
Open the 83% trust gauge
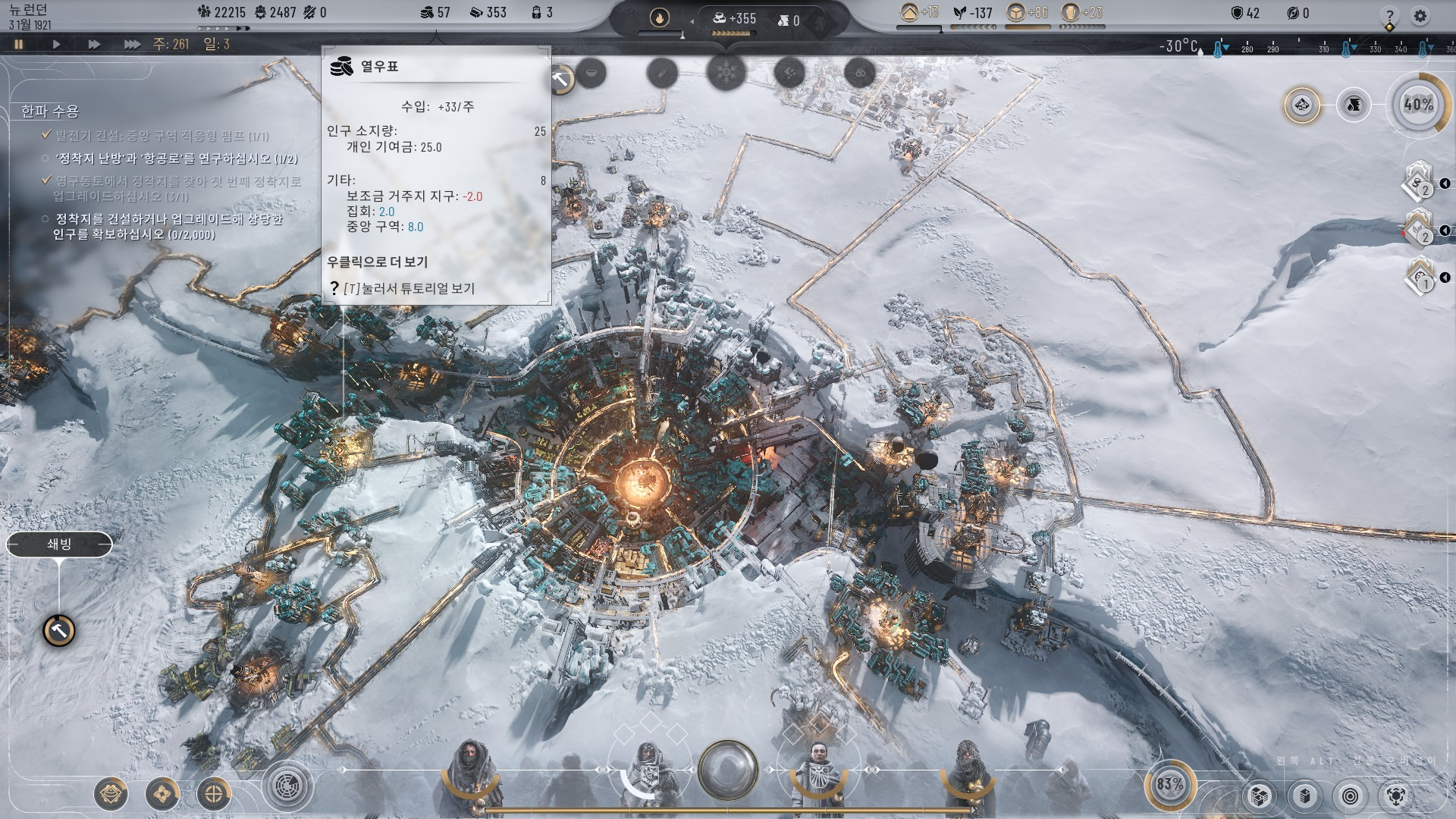click(x=1169, y=784)
